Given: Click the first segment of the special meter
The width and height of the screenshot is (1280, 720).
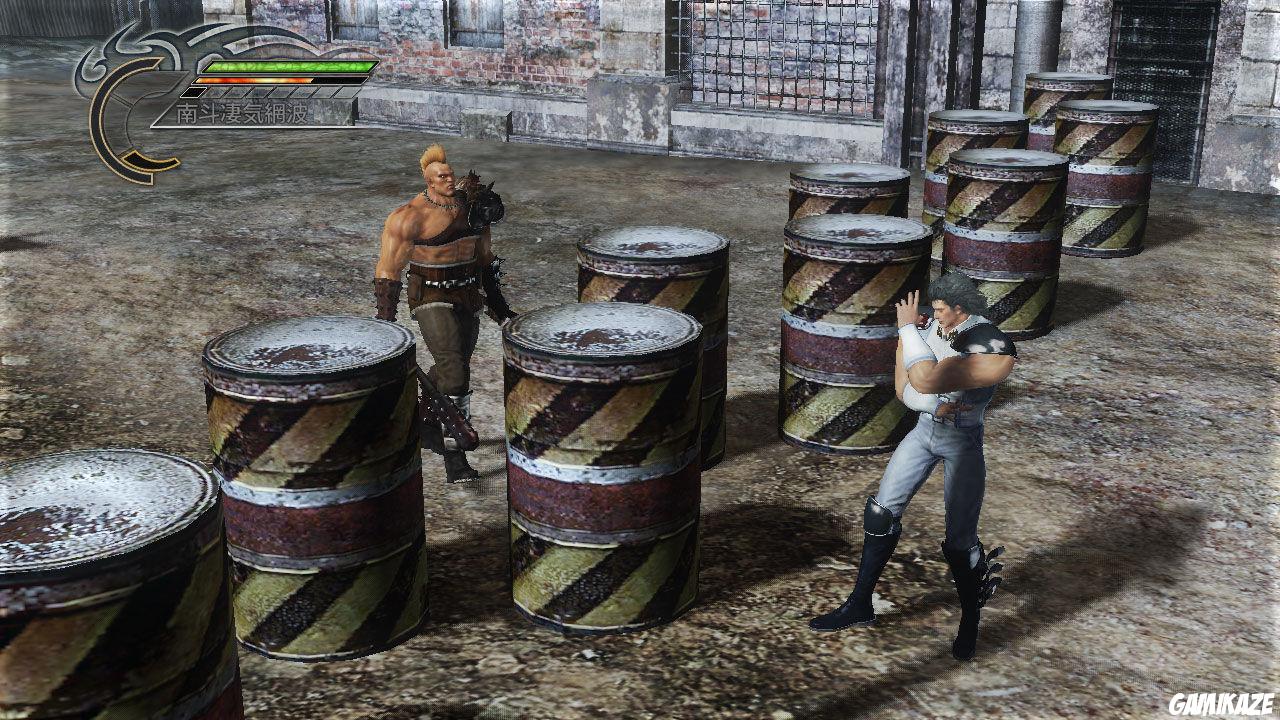Looking at the screenshot, I should click(x=193, y=93).
